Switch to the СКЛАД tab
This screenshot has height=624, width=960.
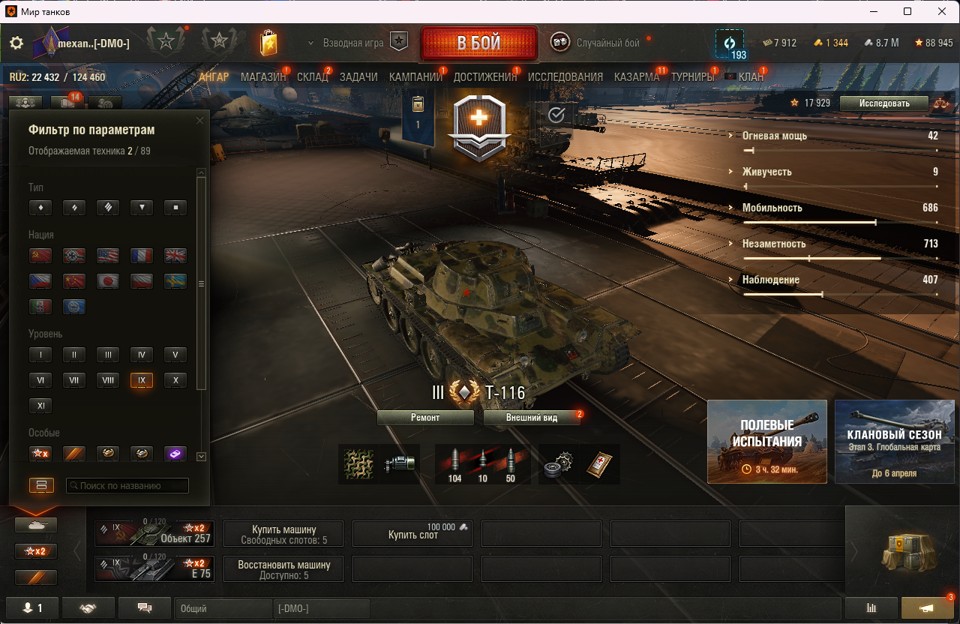(x=312, y=77)
